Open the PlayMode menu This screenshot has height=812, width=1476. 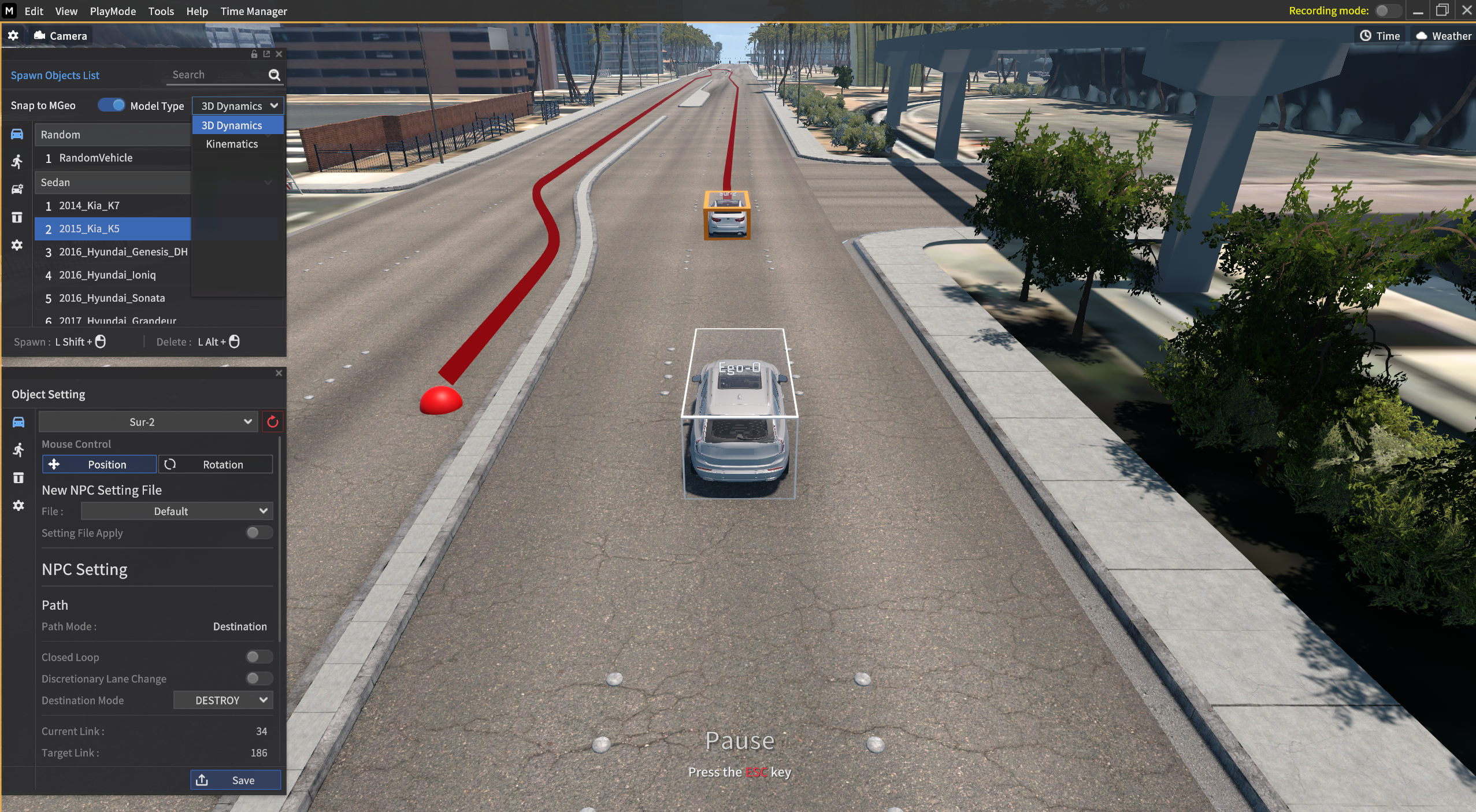(113, 11)
